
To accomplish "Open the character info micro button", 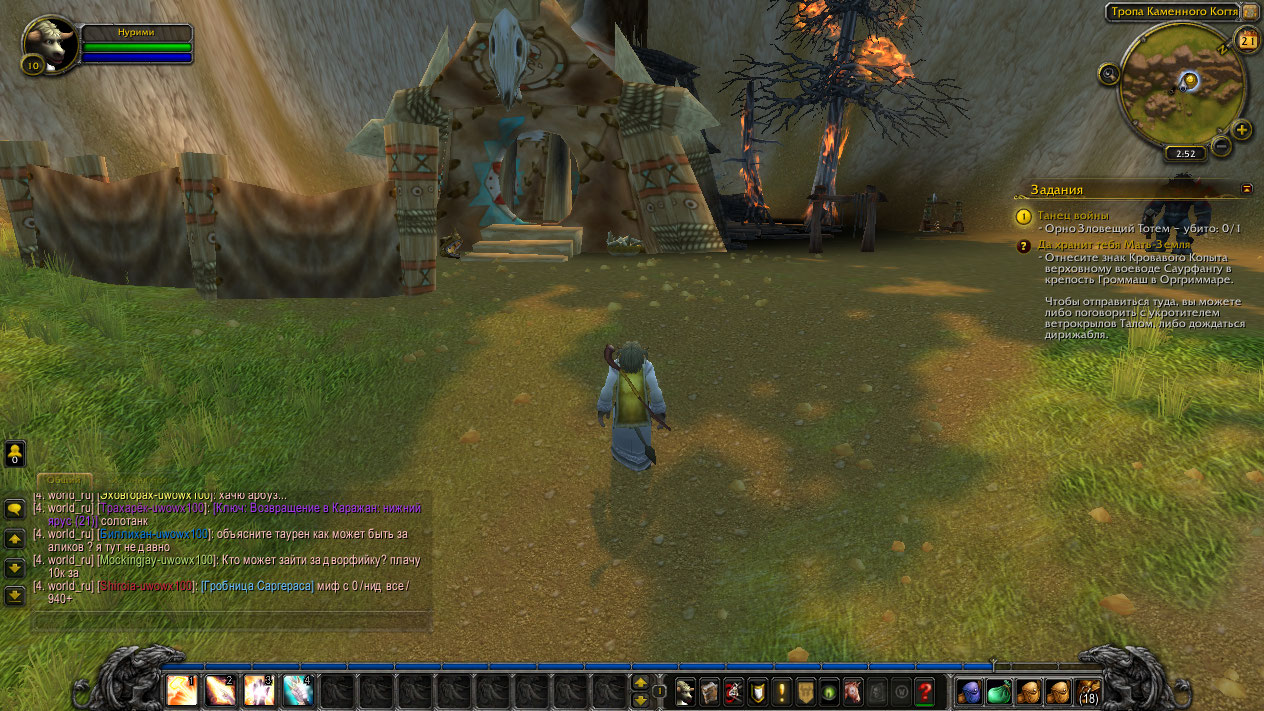I will click(686, 691).
